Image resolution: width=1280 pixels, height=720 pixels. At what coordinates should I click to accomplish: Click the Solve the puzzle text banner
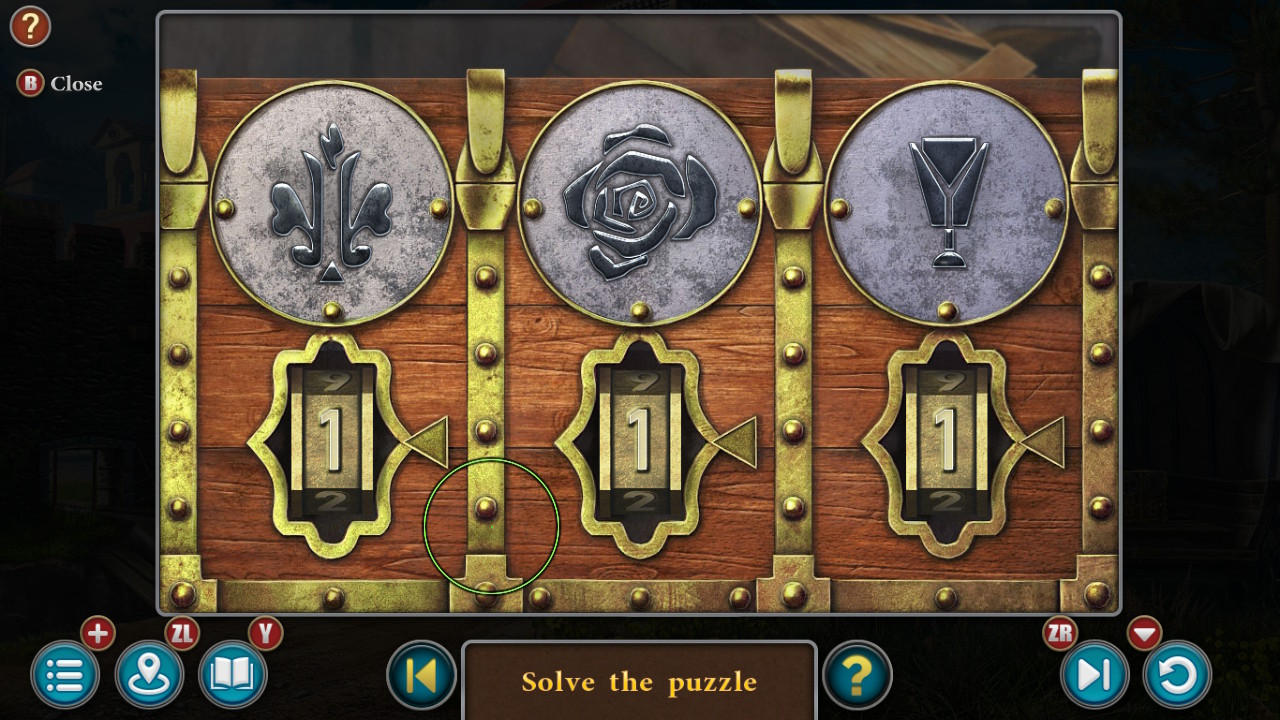click(640, 682)
